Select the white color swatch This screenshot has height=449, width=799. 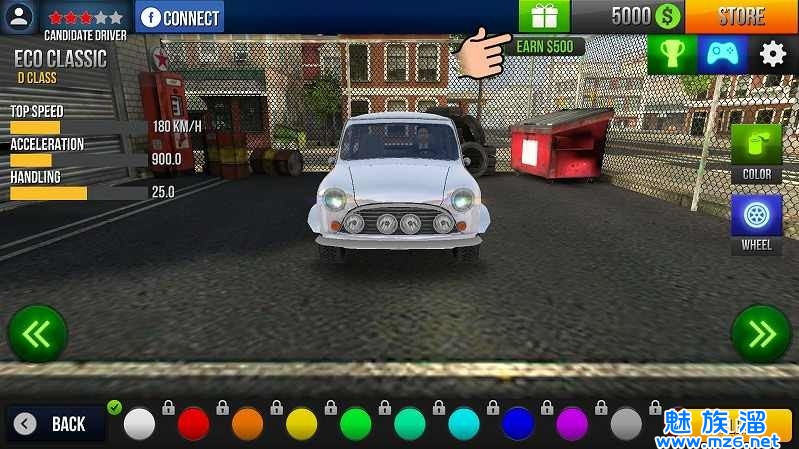click(140, 424)
